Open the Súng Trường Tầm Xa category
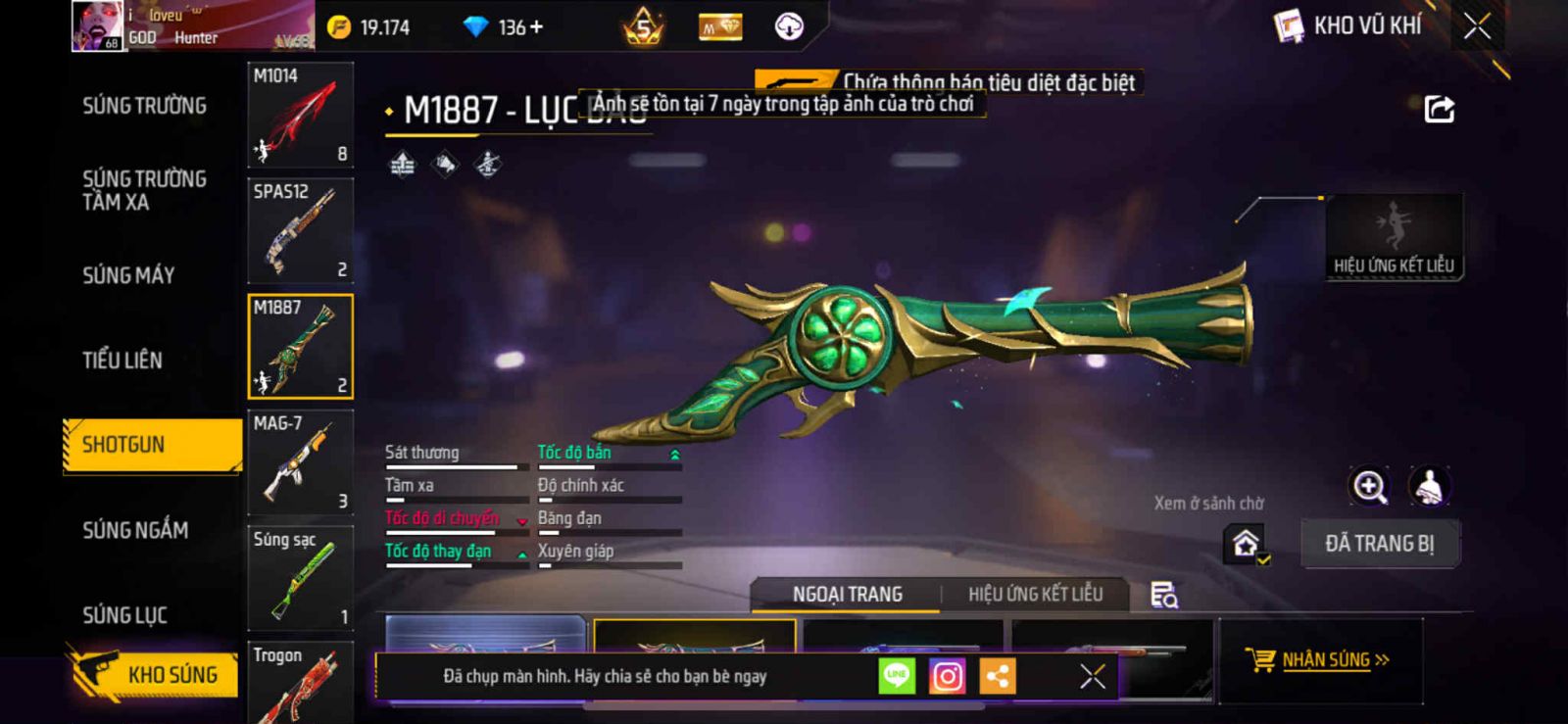Screen dimensions: 1568x724 point(144,190)
